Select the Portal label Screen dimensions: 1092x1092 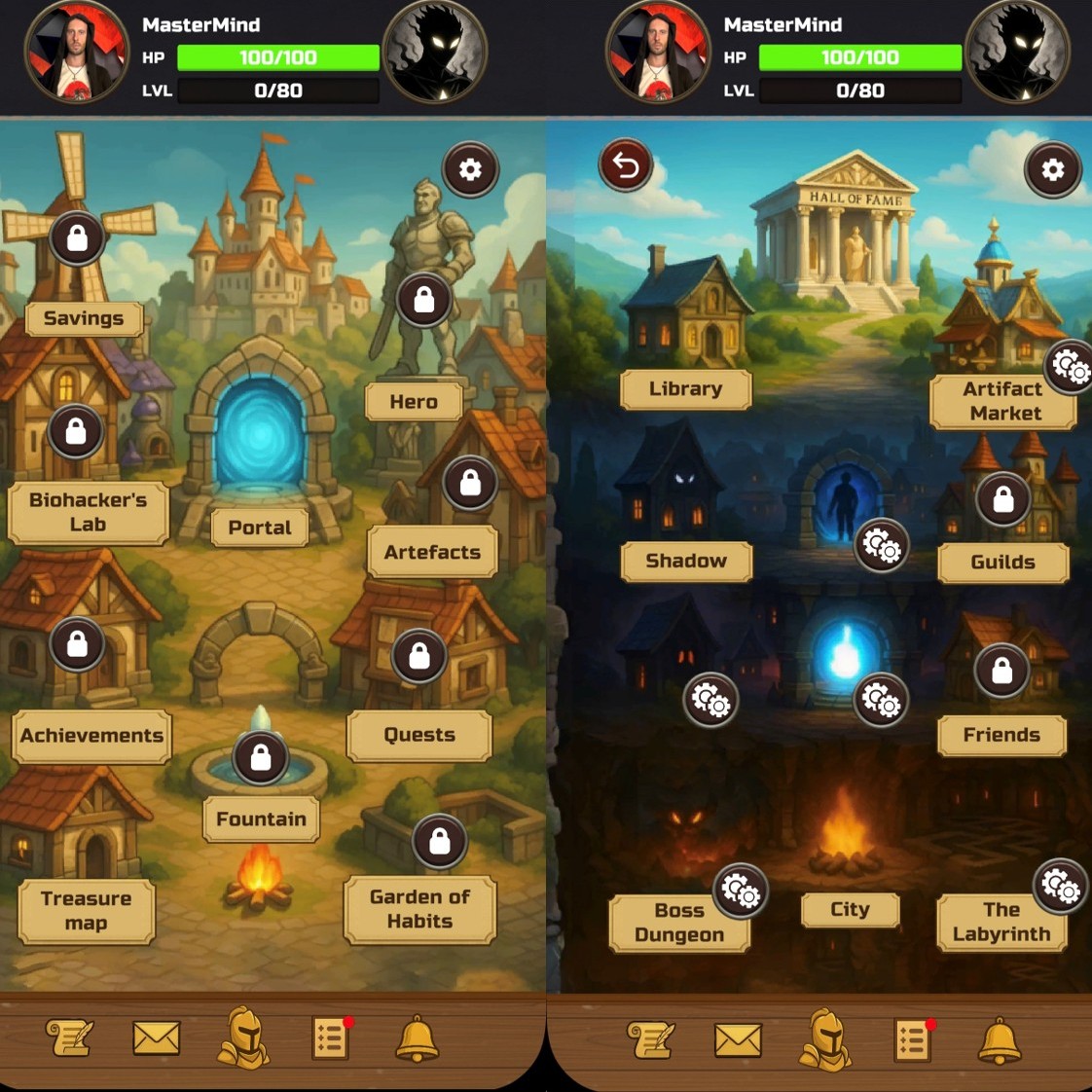click(260, 528)
